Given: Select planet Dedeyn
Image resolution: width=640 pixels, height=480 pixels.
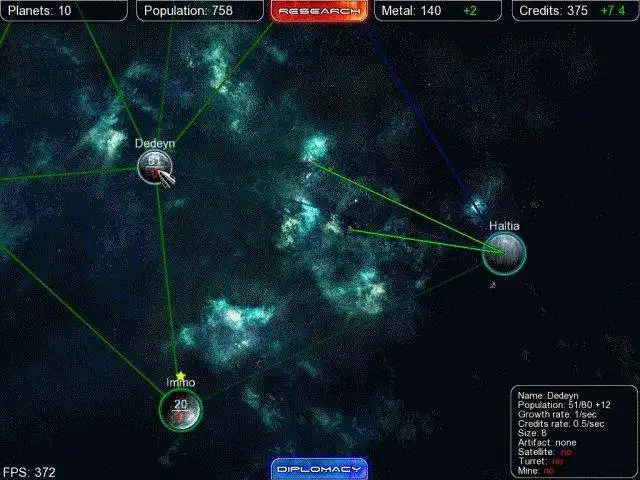Looking at the screenshot, I should coord(155,165).
